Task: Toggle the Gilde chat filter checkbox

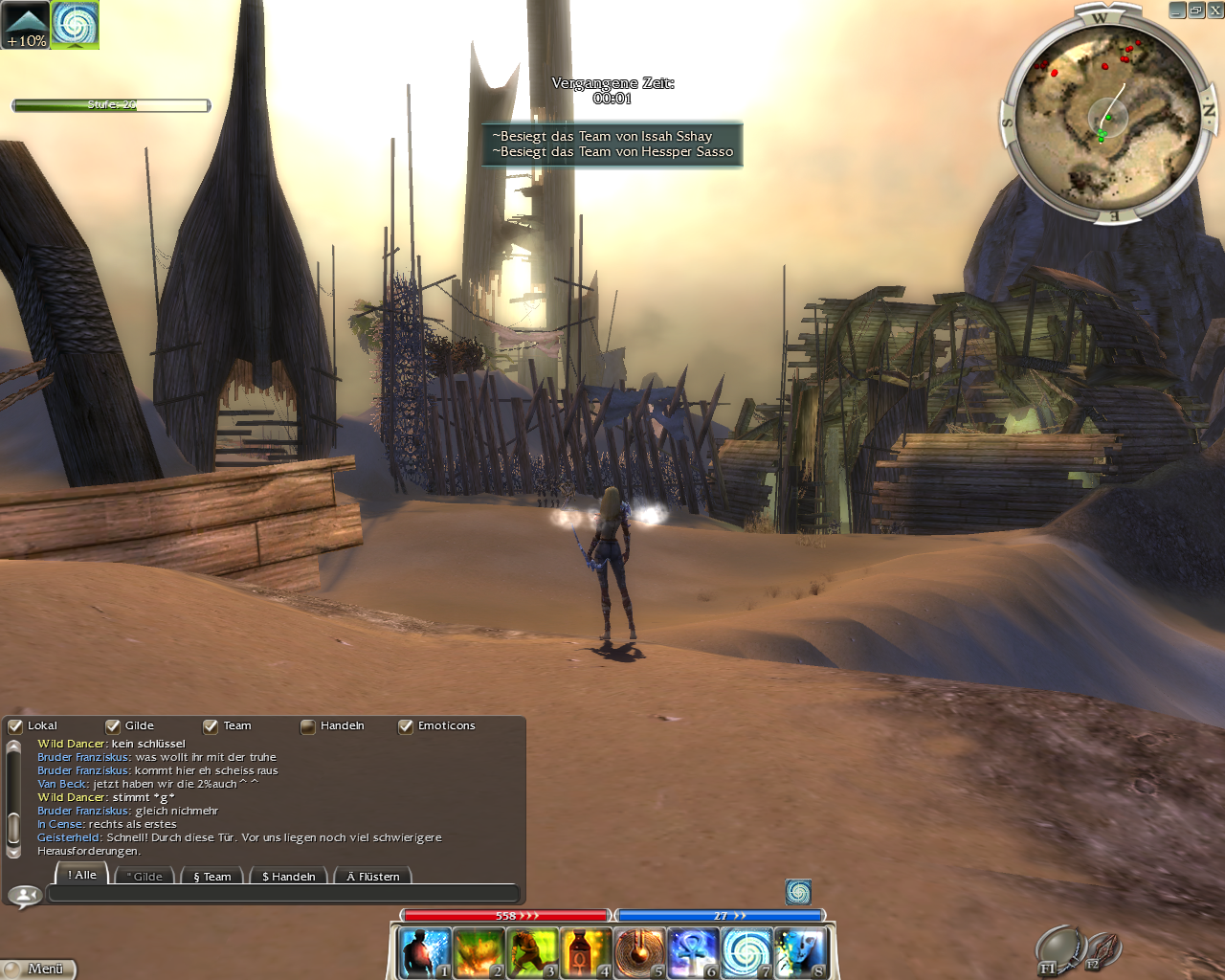Action: tap(113, 726)
